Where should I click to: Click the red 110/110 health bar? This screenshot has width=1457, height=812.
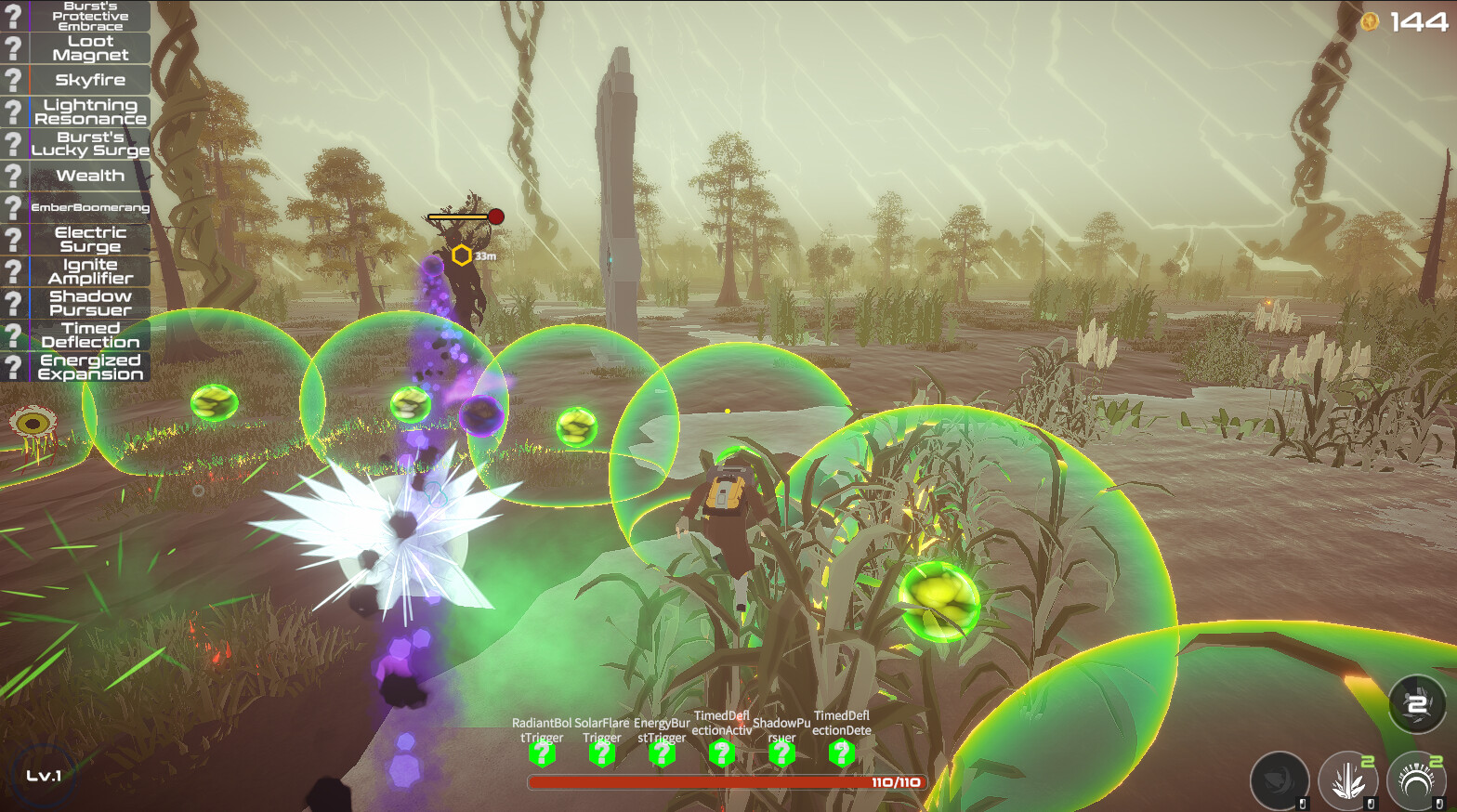725,783
